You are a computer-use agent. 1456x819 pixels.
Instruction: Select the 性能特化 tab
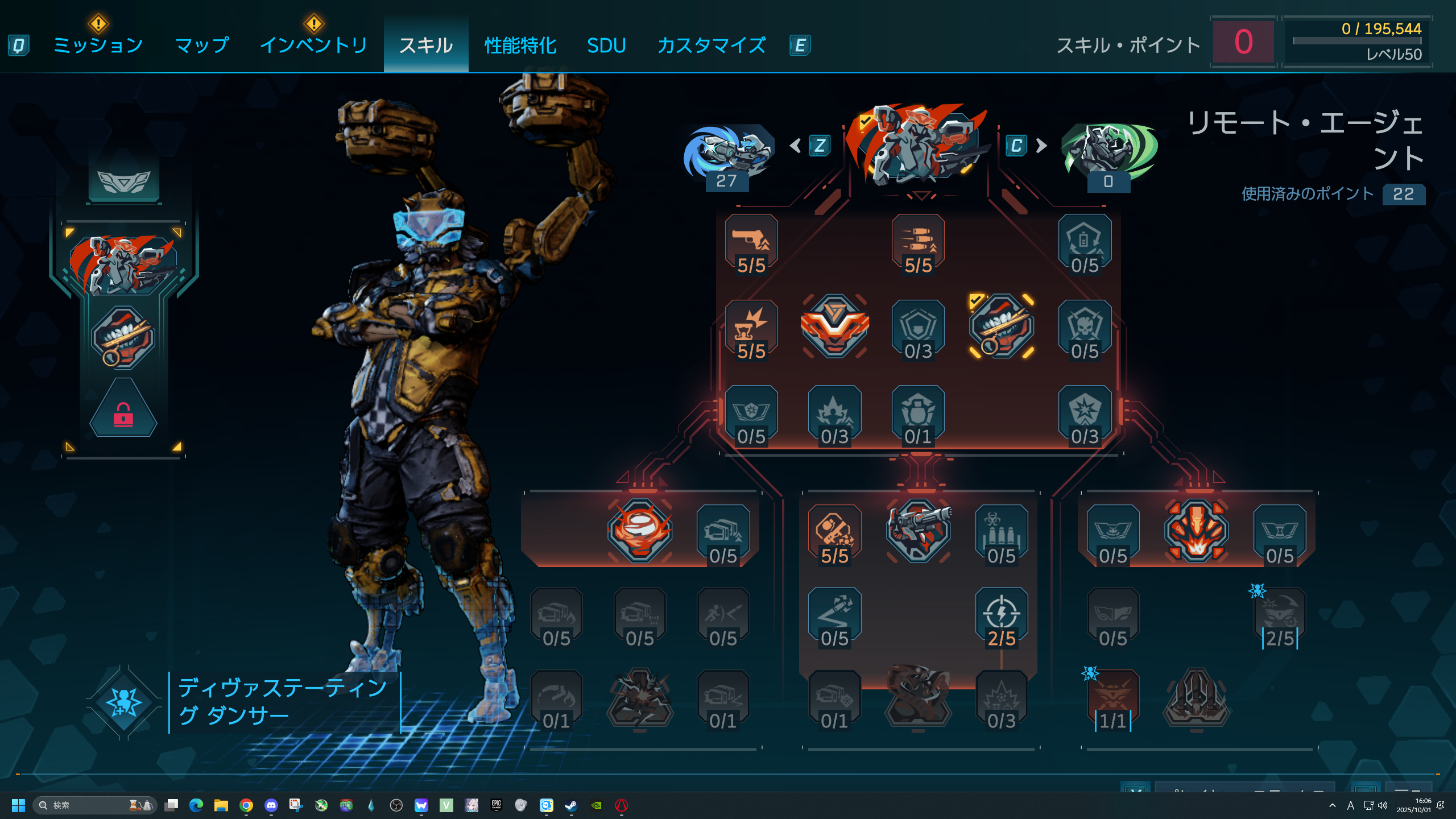[520, 45]
